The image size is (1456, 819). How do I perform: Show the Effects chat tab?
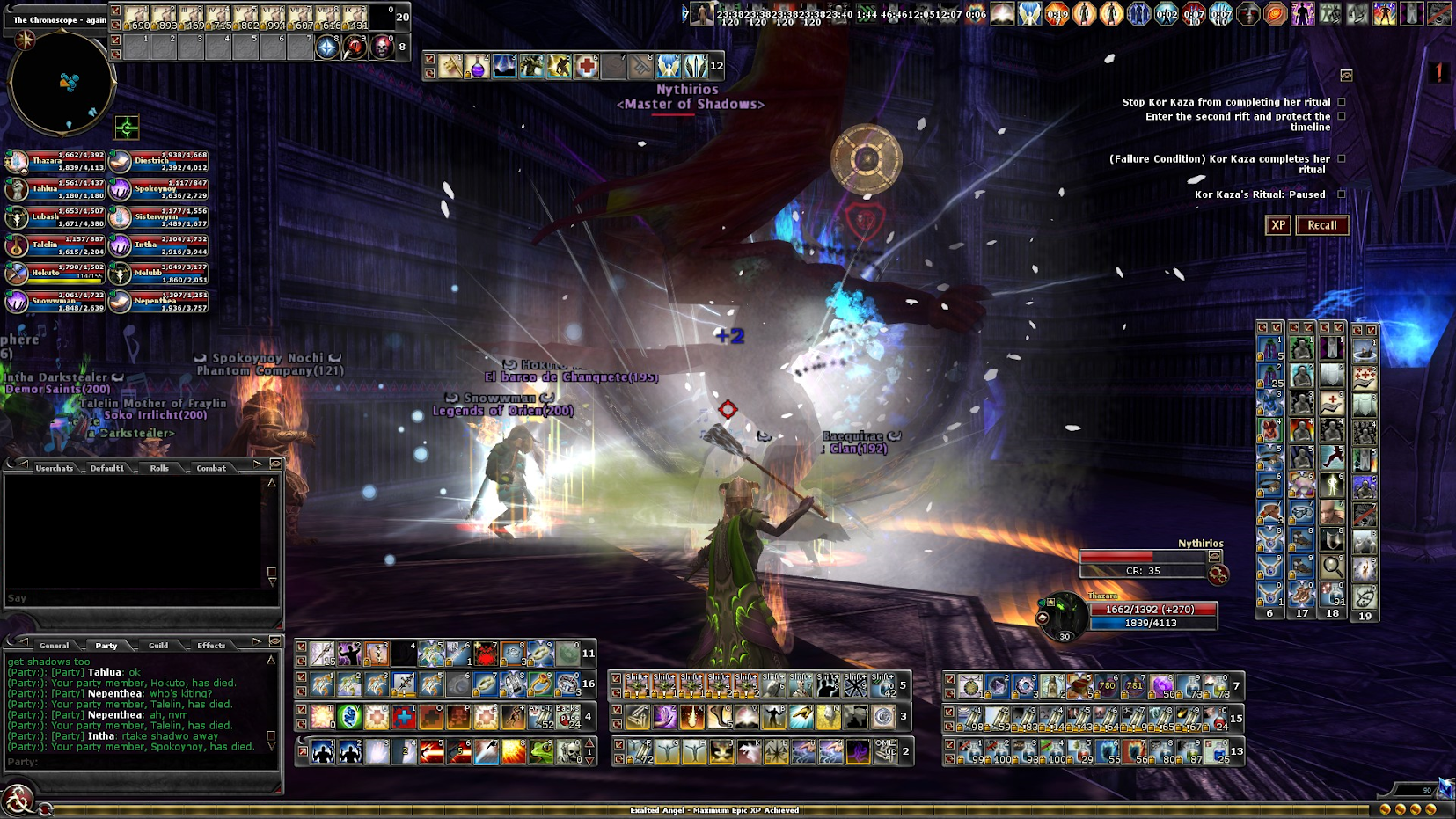(211, 646)
